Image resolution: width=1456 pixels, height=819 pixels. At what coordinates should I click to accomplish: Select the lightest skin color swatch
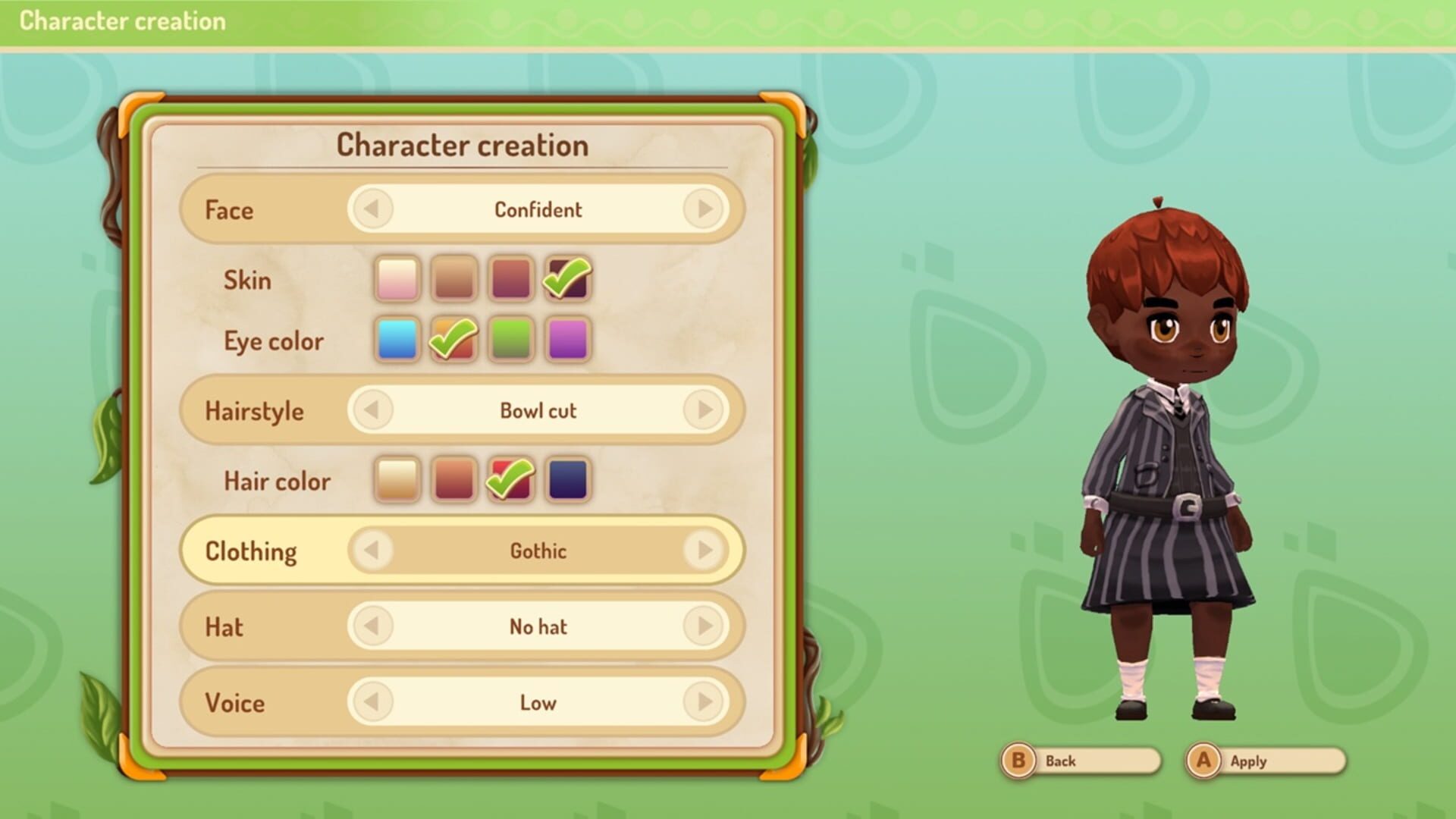(x=397, y=279)
